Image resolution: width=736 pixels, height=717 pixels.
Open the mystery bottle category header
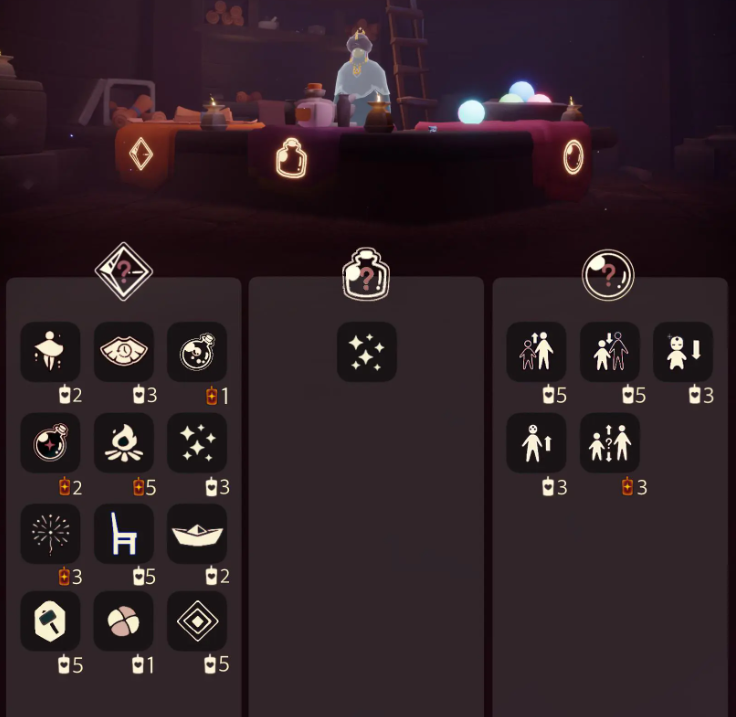click(x=365, y=275)
